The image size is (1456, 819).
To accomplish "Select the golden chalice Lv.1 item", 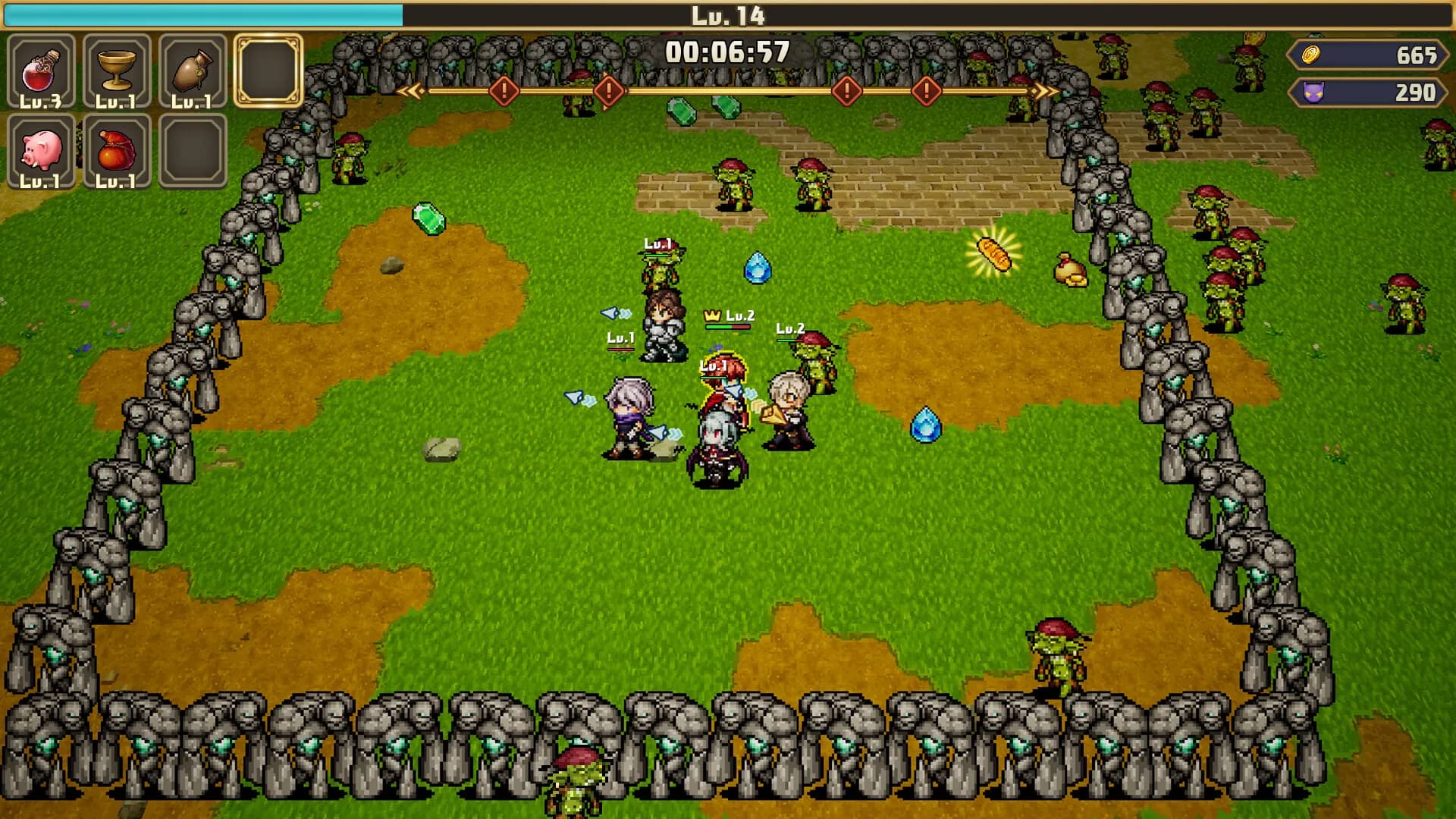I will 118,72.
